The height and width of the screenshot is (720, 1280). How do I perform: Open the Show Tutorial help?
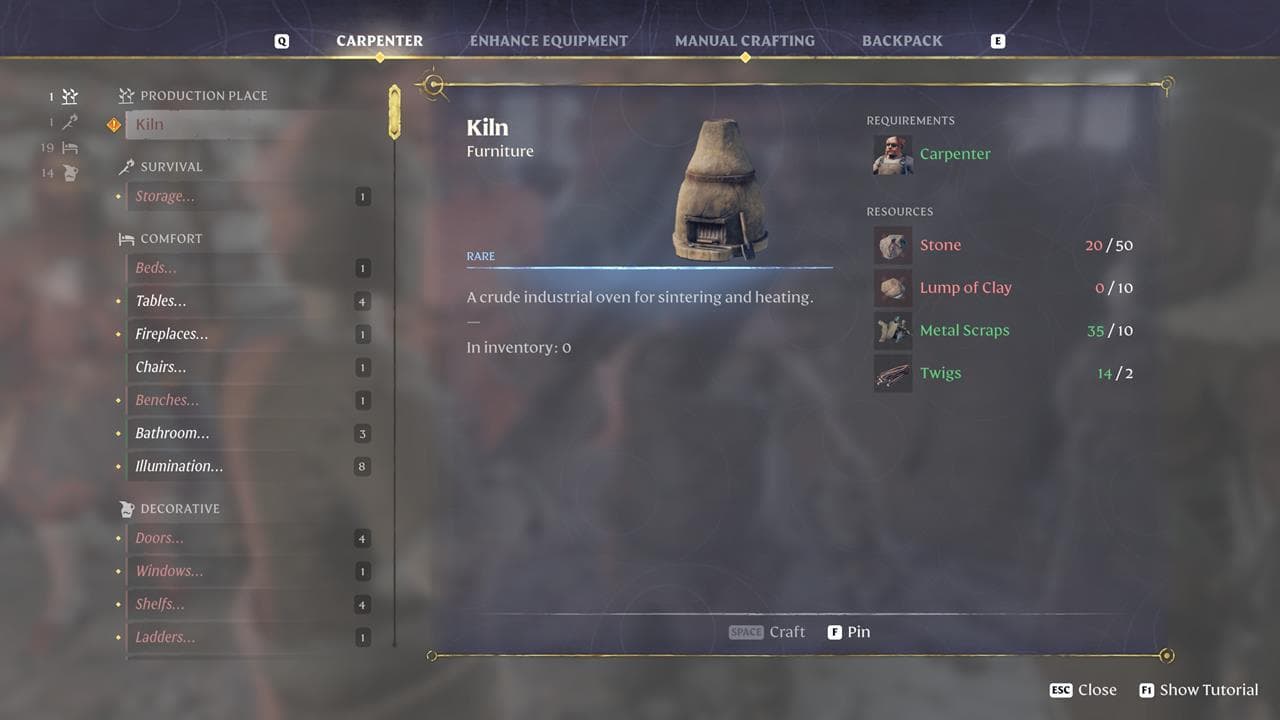(x=1198, y=690)
